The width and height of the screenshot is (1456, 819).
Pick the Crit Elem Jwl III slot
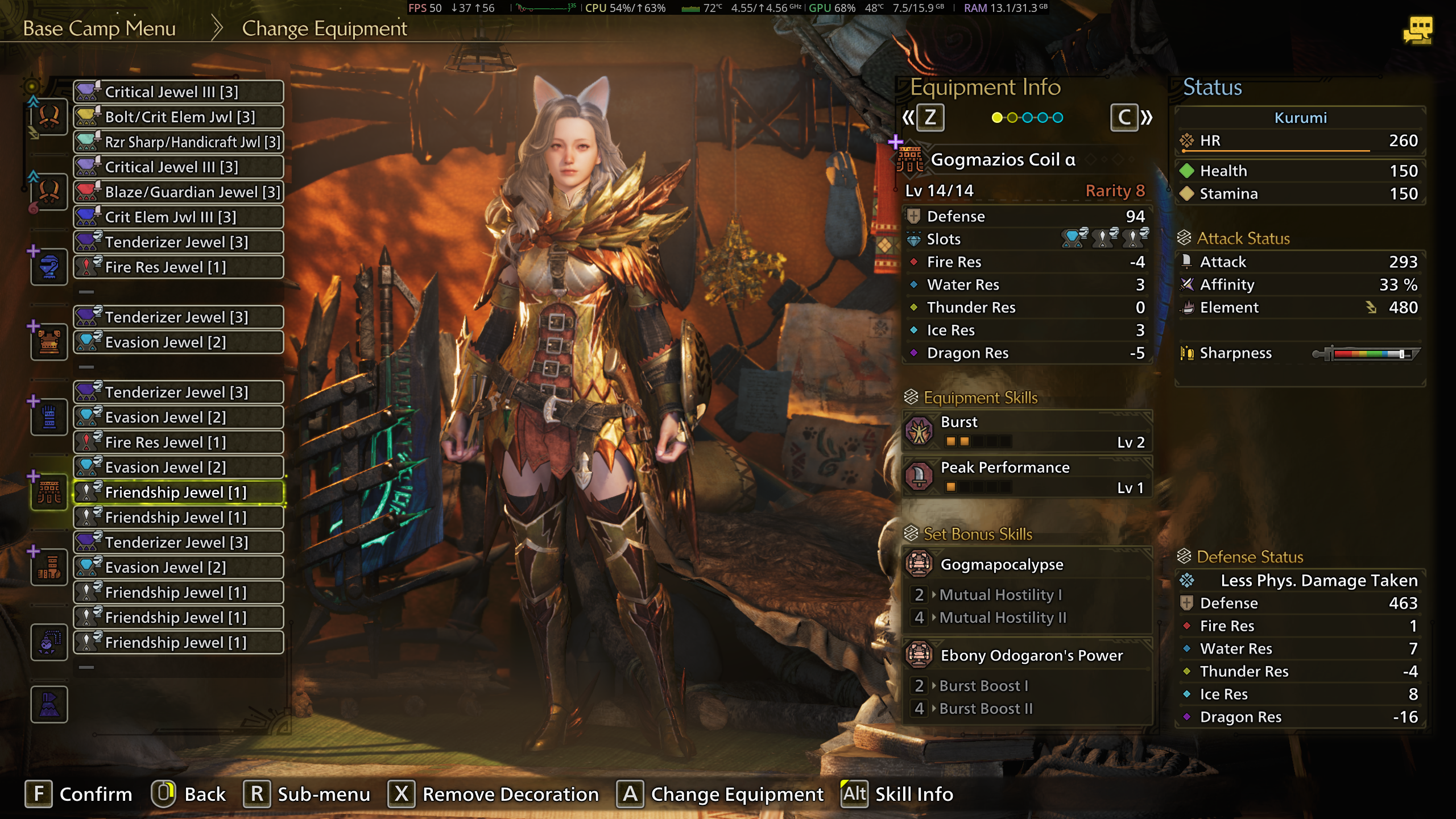[179, 217]
